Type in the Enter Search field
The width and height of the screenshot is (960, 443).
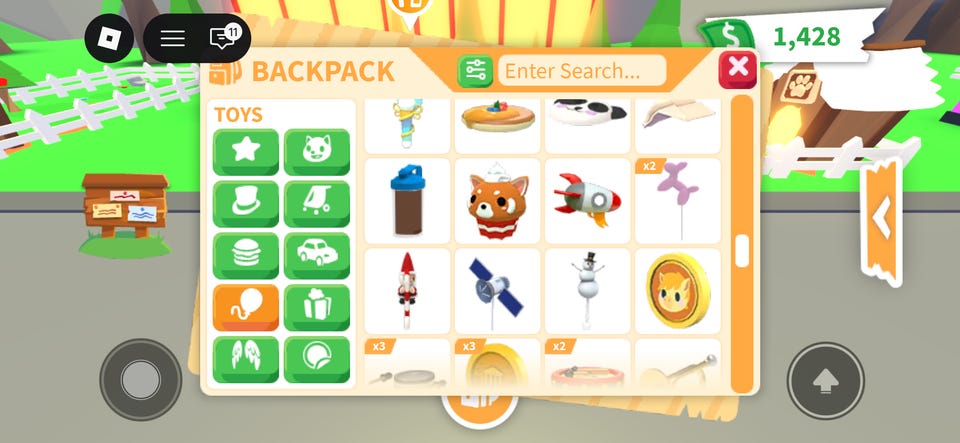582,71
